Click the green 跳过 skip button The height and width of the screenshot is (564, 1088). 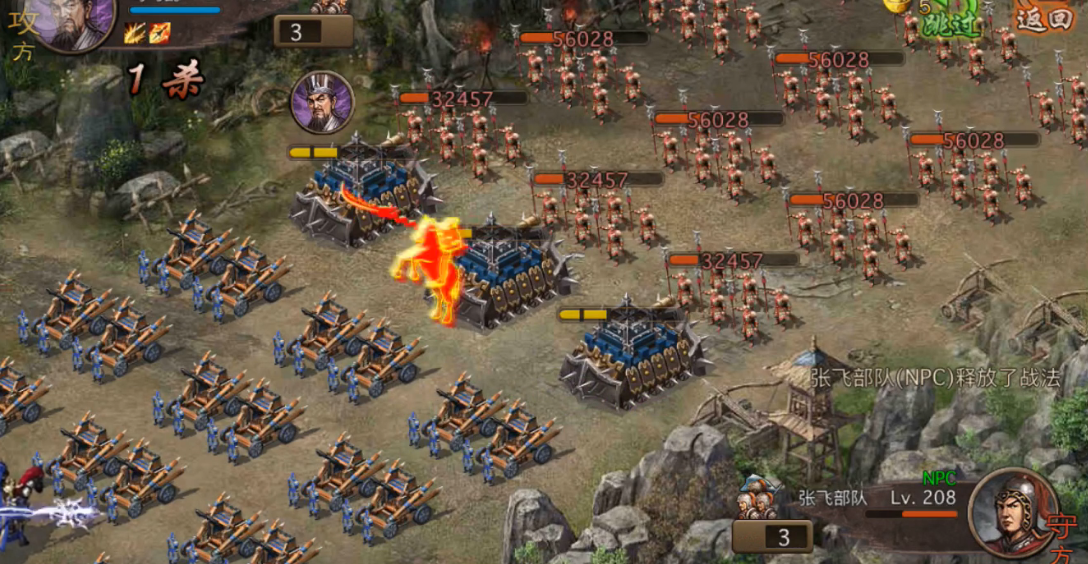click(949, 24)
